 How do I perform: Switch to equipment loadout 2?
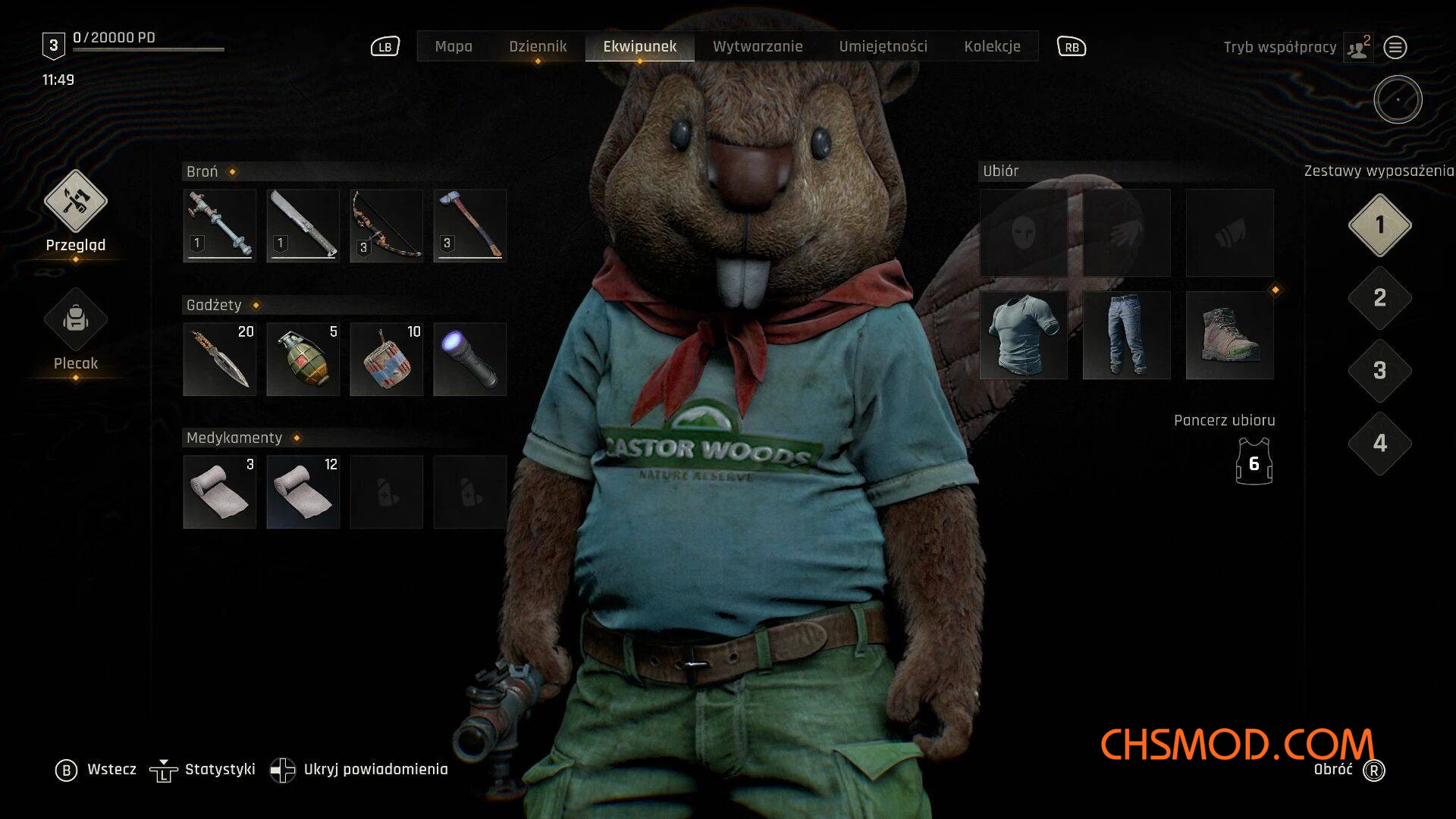pyautogui.click(x=1380, y=298)
